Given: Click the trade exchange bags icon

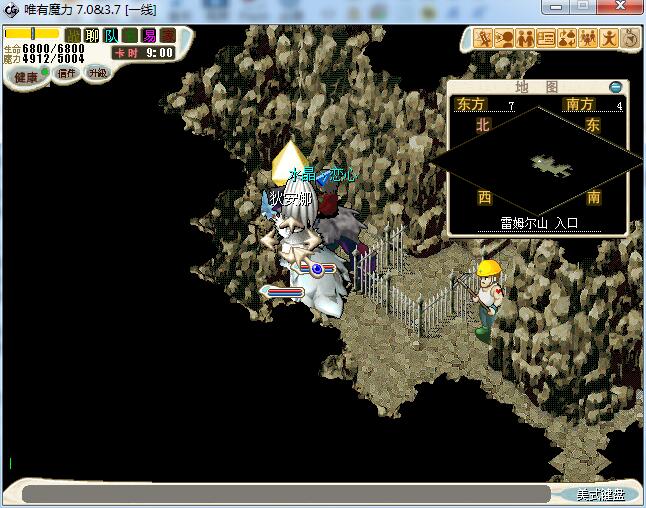Looking at the screenshot, I should pyautogui.click(x=567, y=38).
